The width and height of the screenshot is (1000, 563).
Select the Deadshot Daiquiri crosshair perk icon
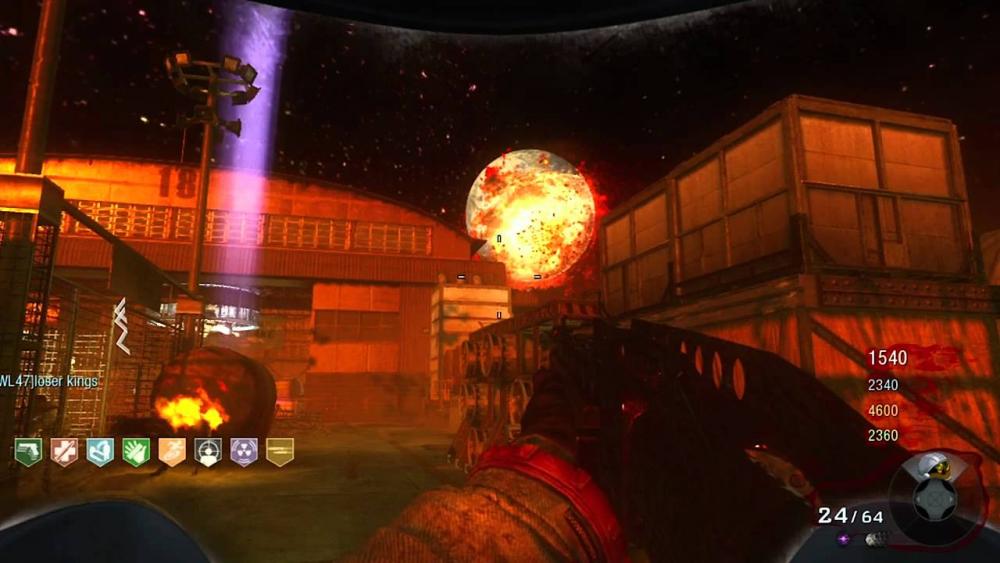click(x=208, y=452)
